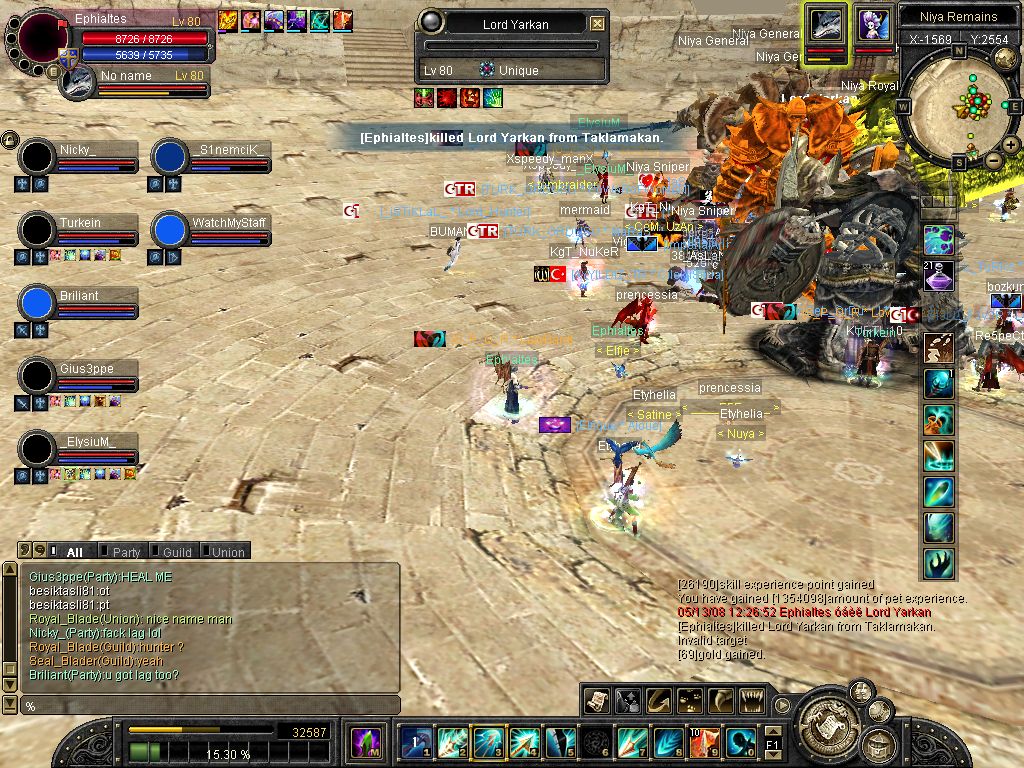
Task: Zoom out the minimap with minus button
Action: click(993, 160)
